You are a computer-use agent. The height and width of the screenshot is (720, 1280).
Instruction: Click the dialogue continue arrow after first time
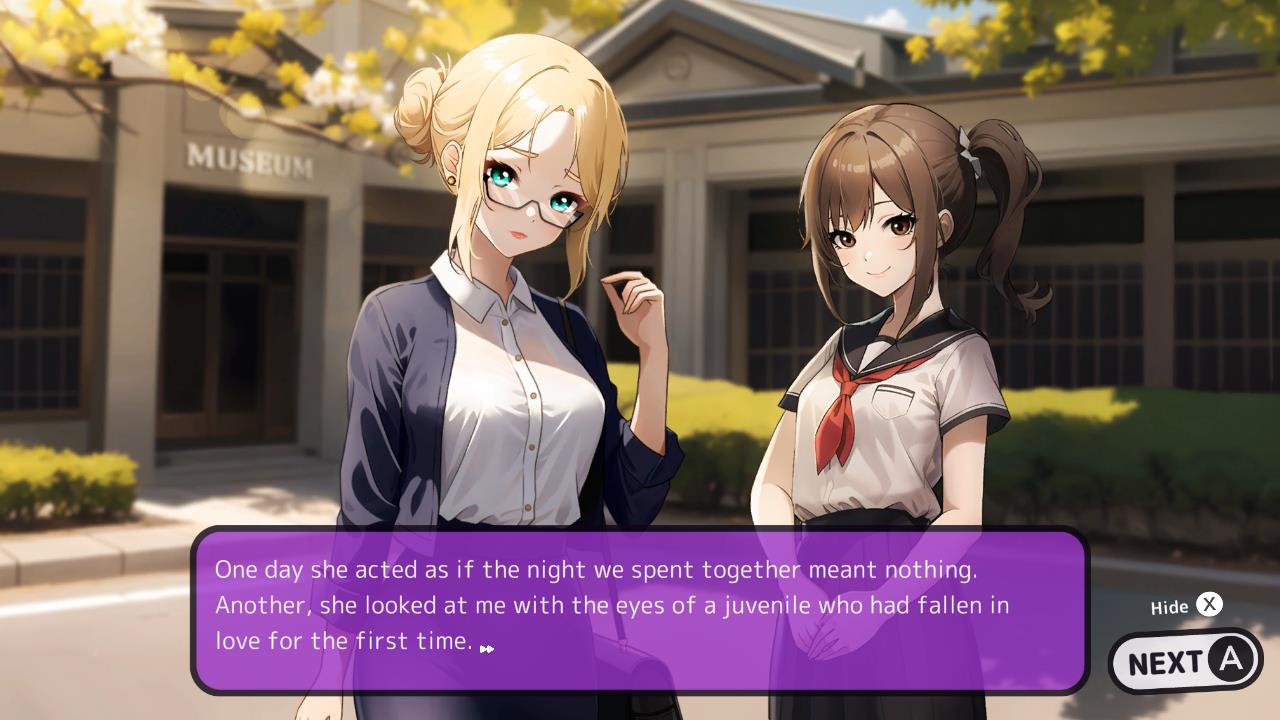click(487, 648)
